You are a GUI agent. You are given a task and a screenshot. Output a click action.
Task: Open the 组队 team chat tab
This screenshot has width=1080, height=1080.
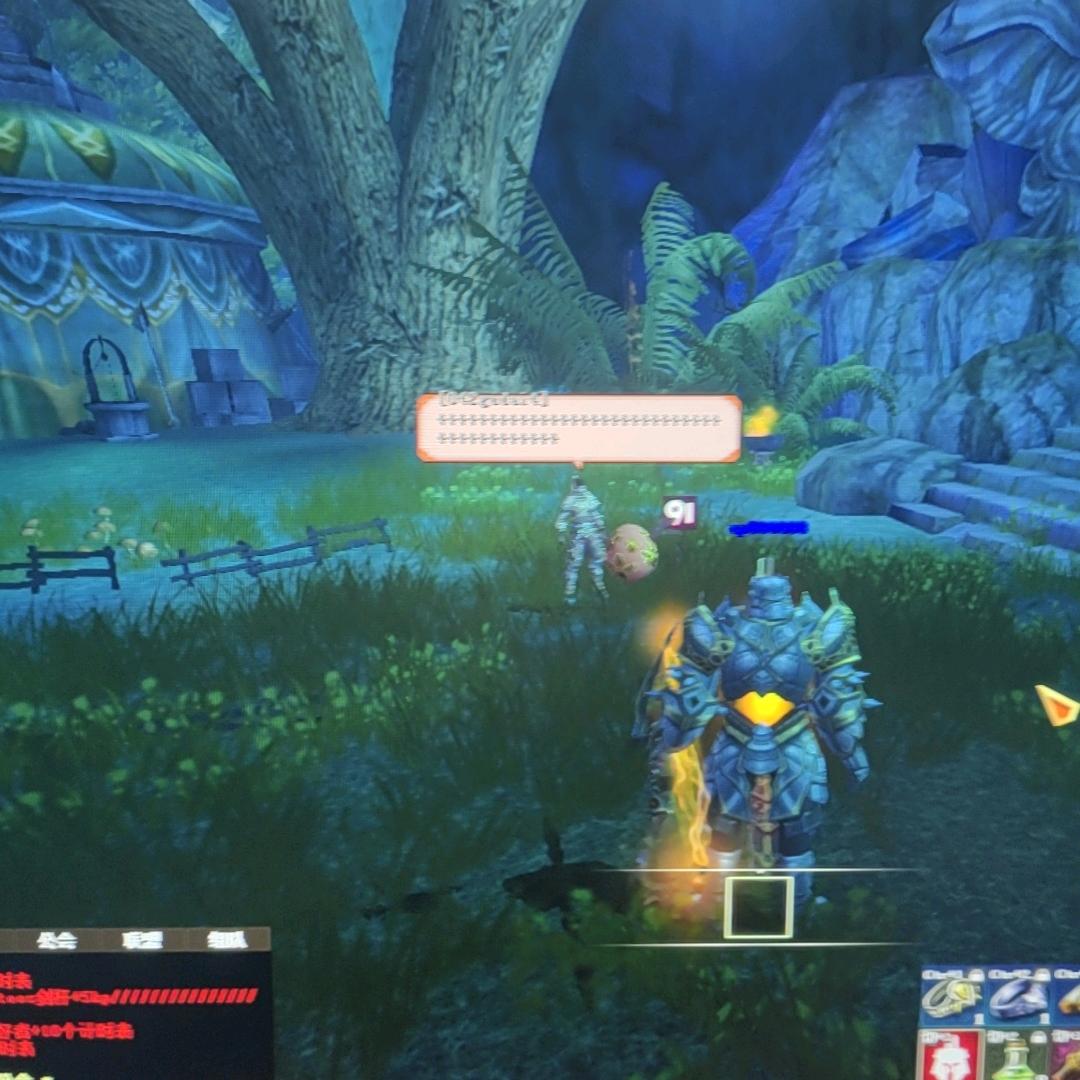coord(227,940)
